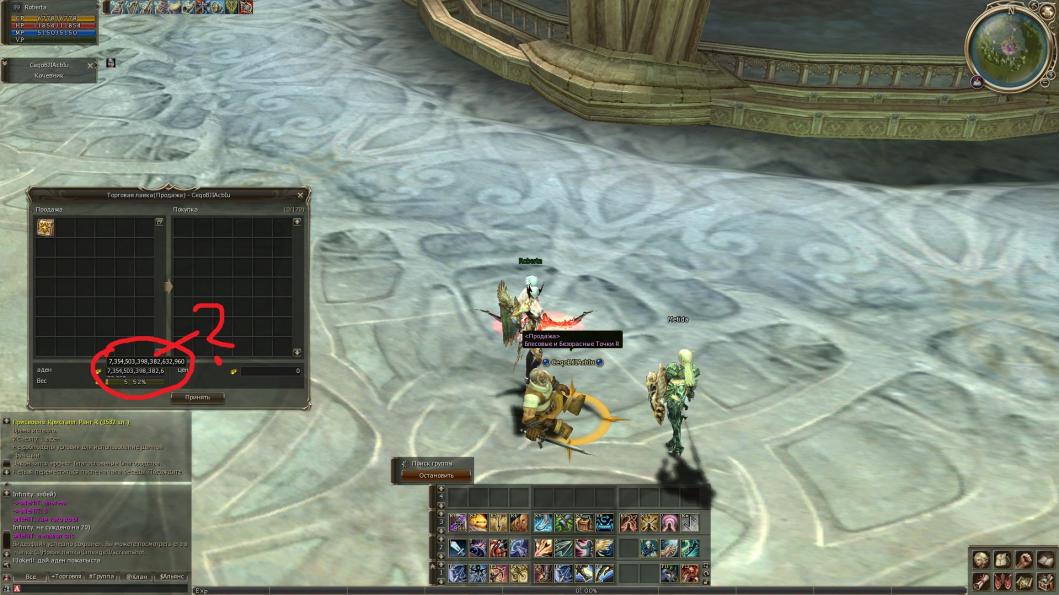
Task: Confirm the purchase with the Принять button
Action: pos(198,397)
